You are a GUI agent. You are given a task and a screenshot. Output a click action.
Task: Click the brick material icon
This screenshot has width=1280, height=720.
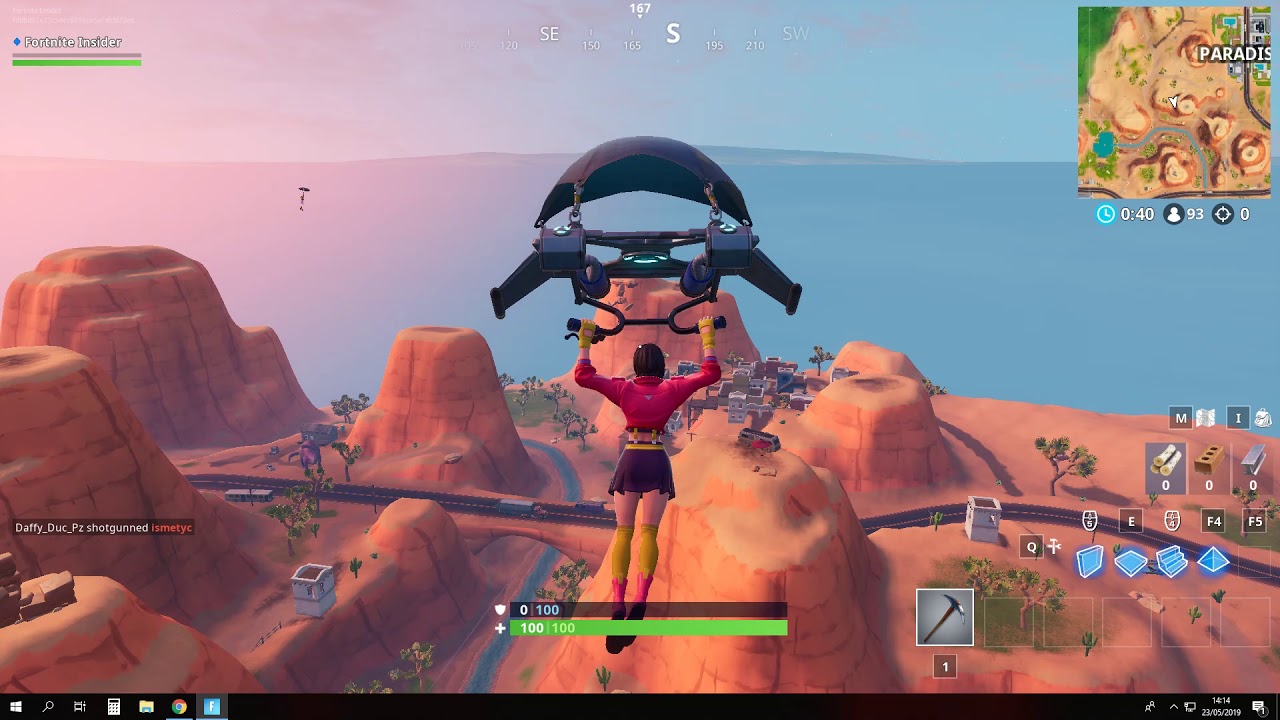[1208, 463]
